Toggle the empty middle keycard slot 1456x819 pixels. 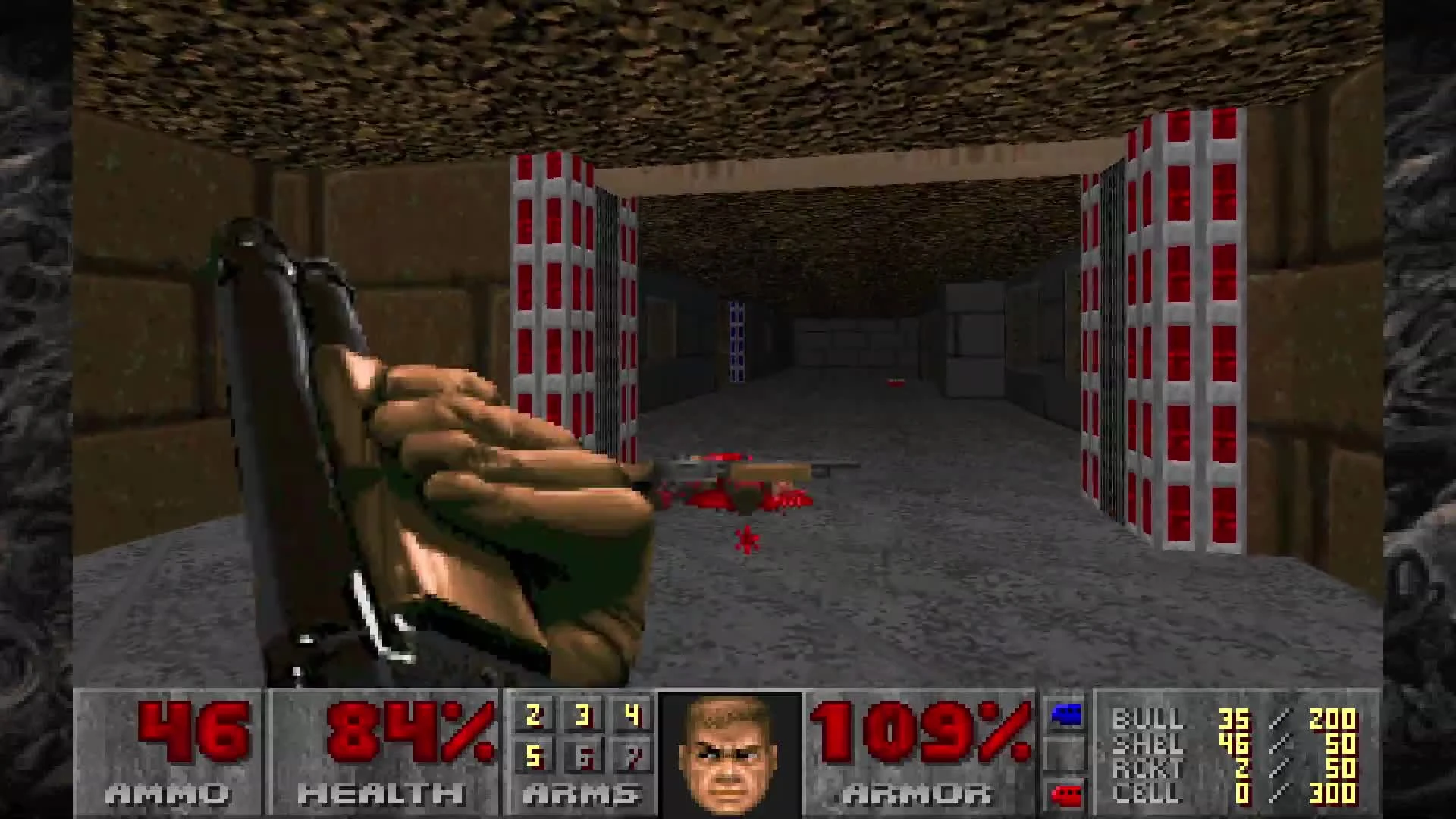(1065, 752)
